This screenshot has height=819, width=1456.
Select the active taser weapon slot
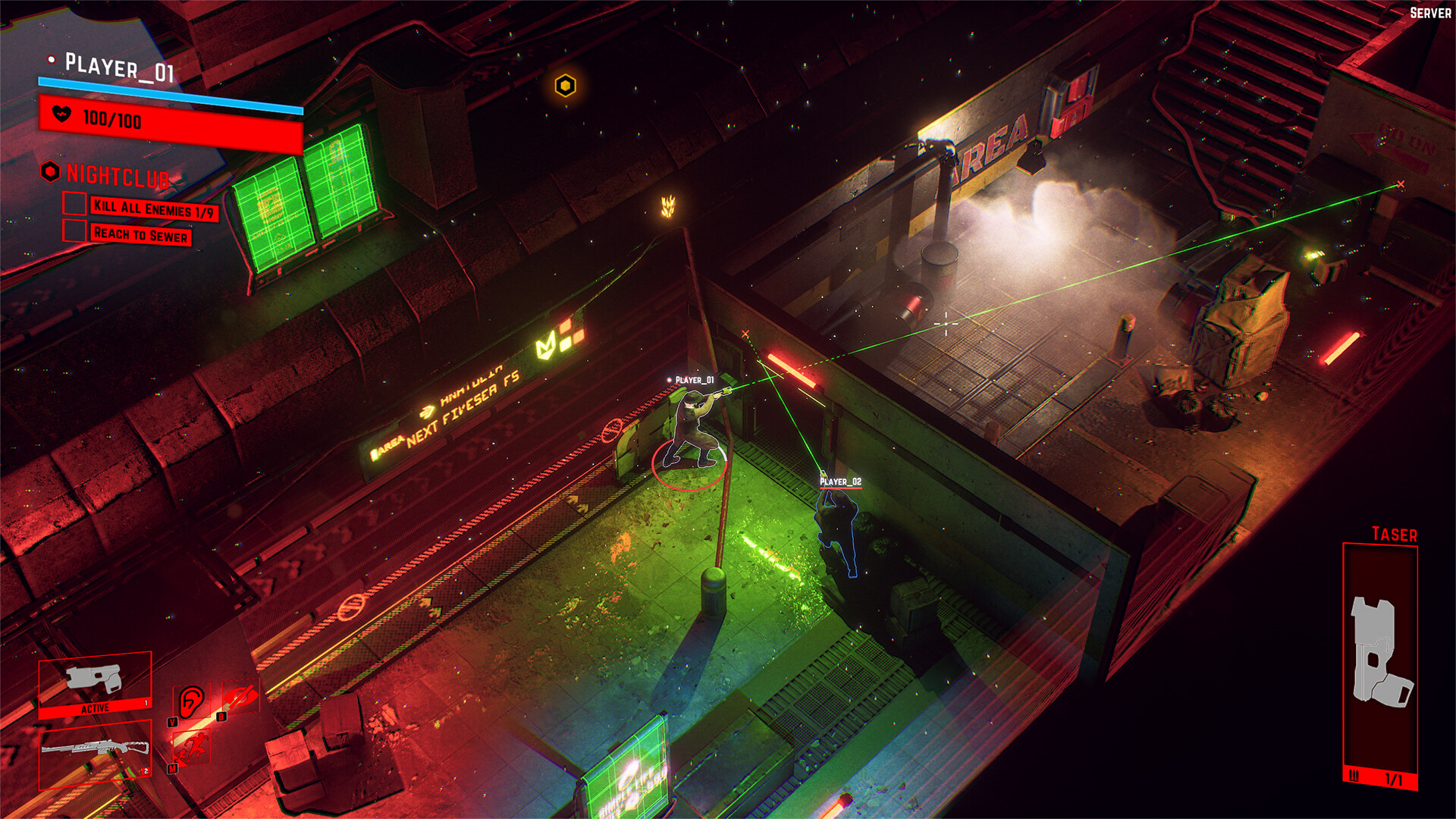click(x=95, y=684)
